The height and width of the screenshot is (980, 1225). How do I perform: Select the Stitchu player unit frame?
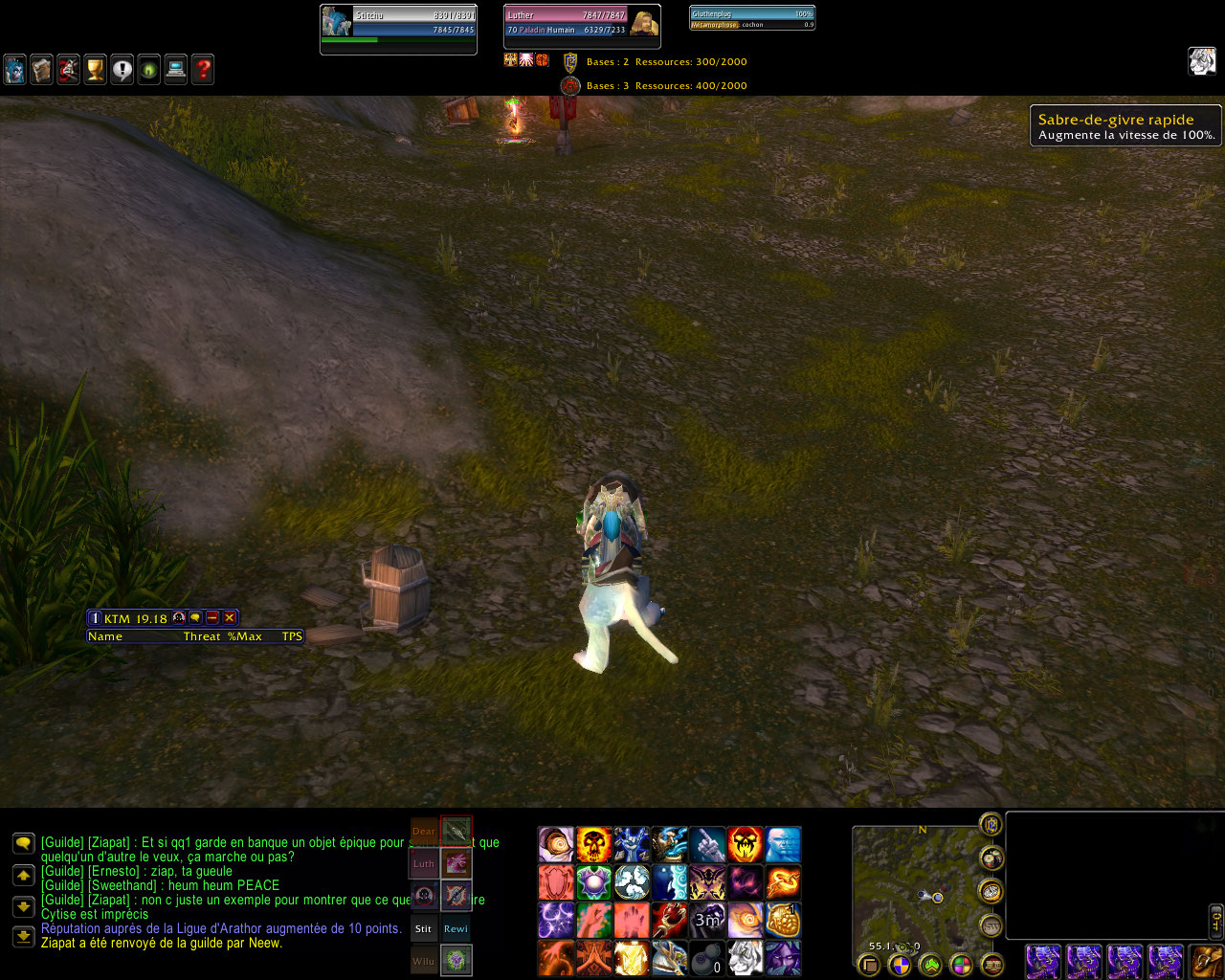tap(398, 29)
